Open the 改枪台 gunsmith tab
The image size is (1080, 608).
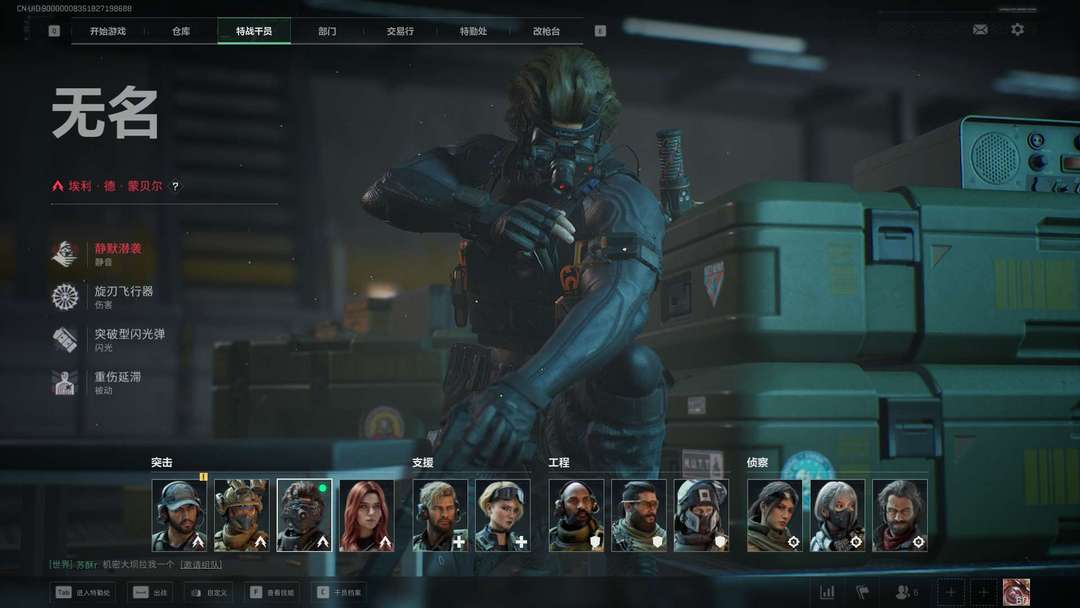[x=546, y=31]
